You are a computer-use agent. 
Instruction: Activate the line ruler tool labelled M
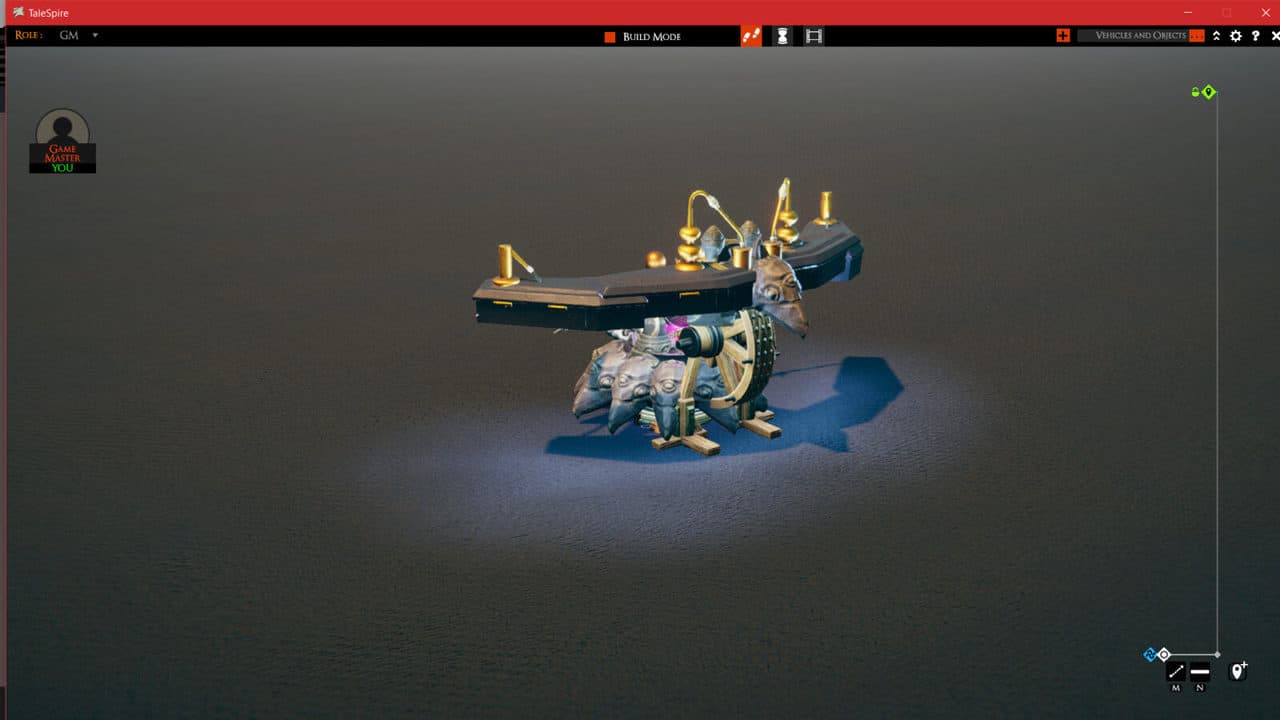[x=1176, y=672]
